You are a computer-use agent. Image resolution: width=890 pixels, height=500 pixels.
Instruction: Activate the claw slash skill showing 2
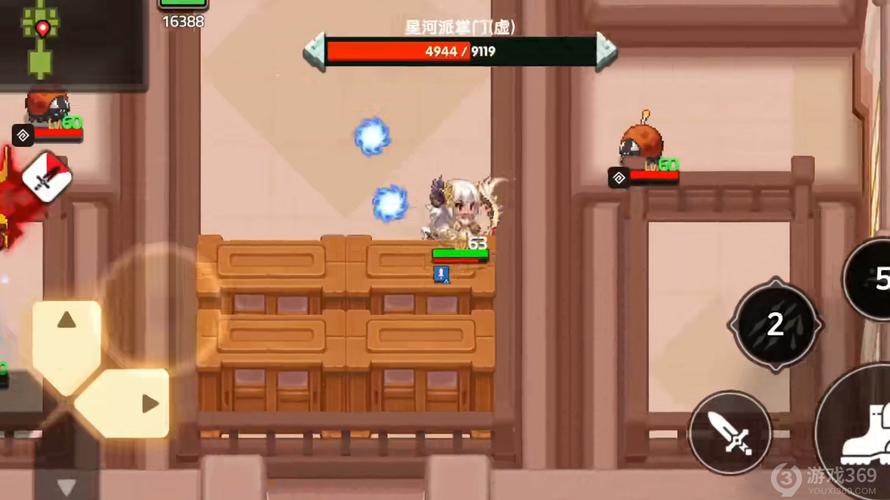pos(775,324)
